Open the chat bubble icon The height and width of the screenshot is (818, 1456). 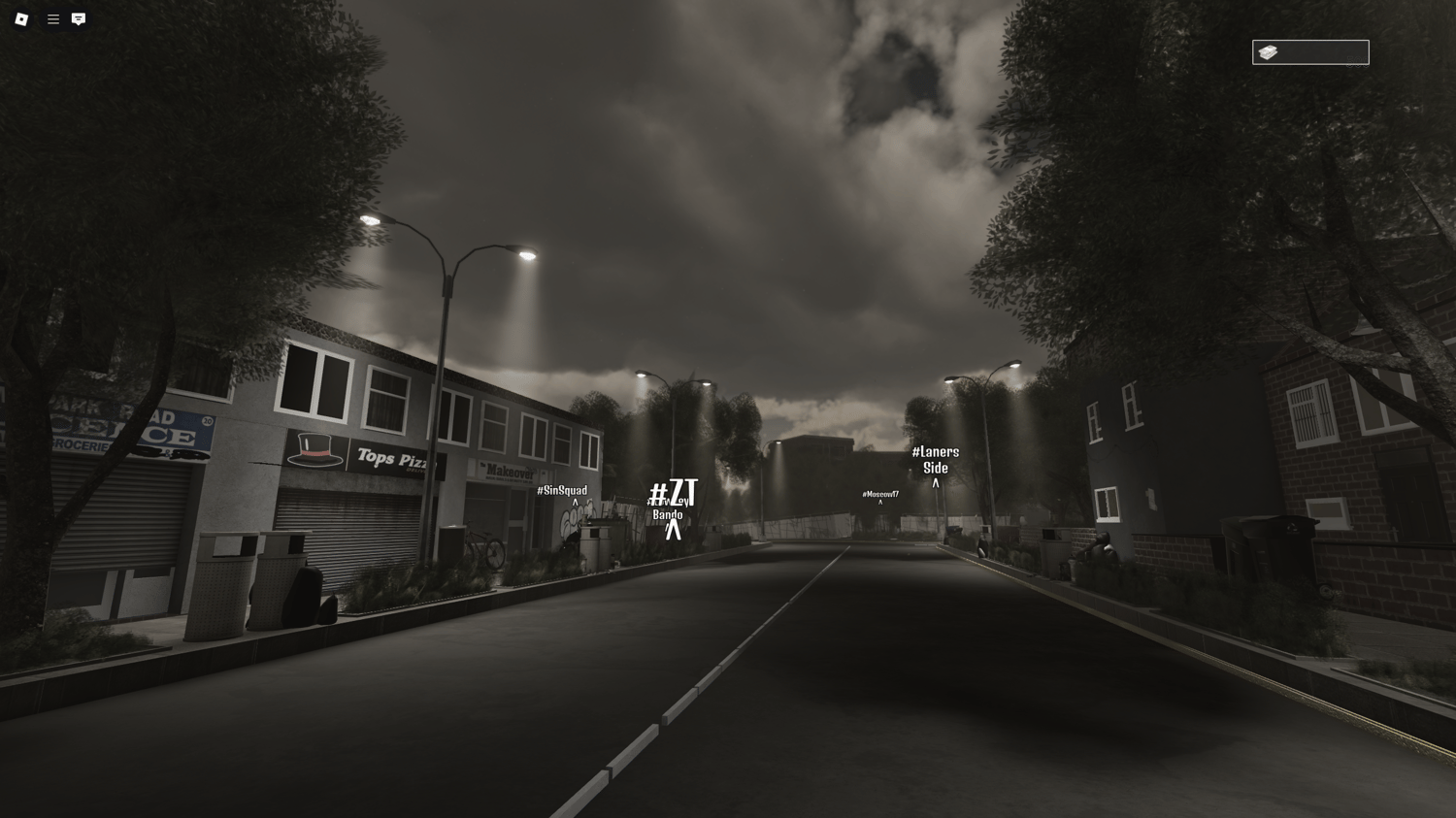coord(78,18)
